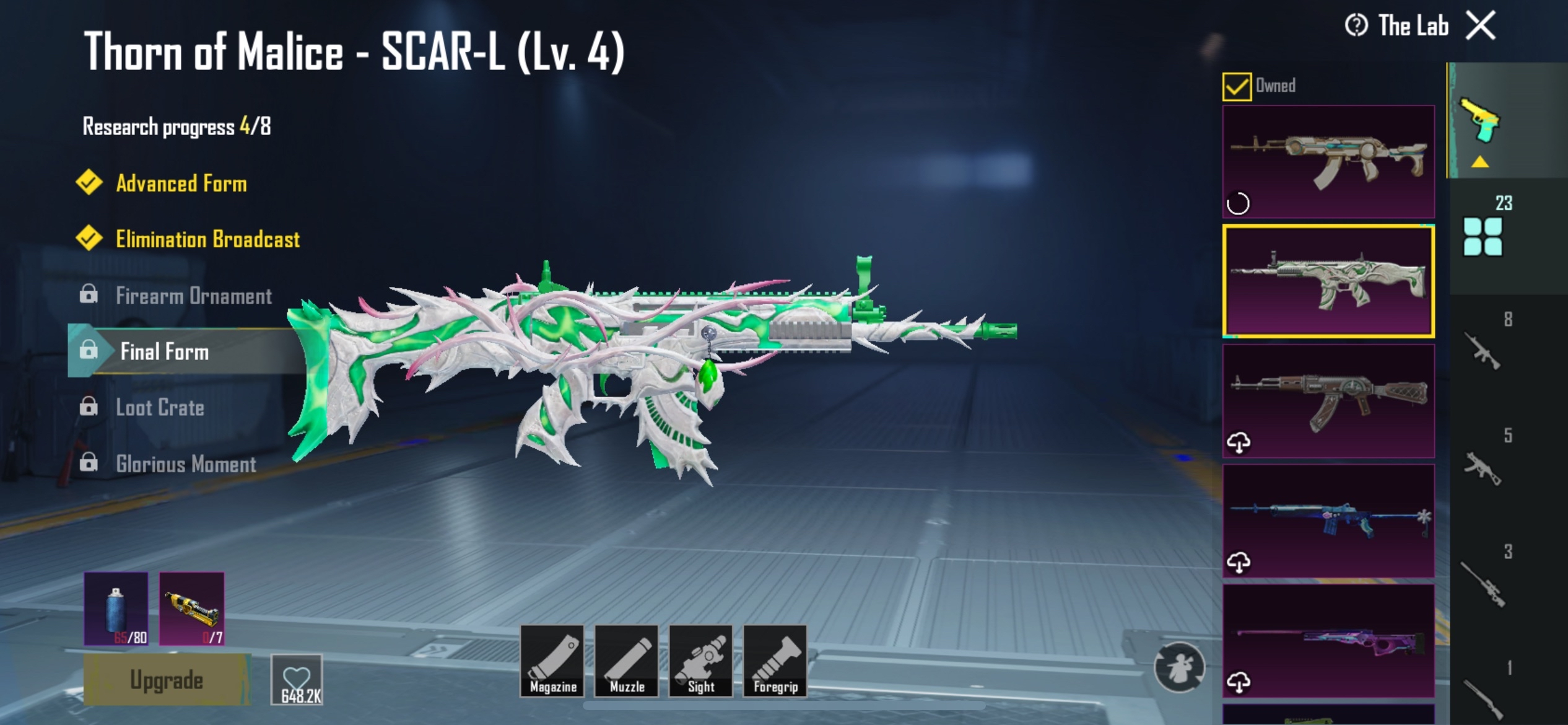Upgrade the Thorn of Malice skin

[167, 680]
